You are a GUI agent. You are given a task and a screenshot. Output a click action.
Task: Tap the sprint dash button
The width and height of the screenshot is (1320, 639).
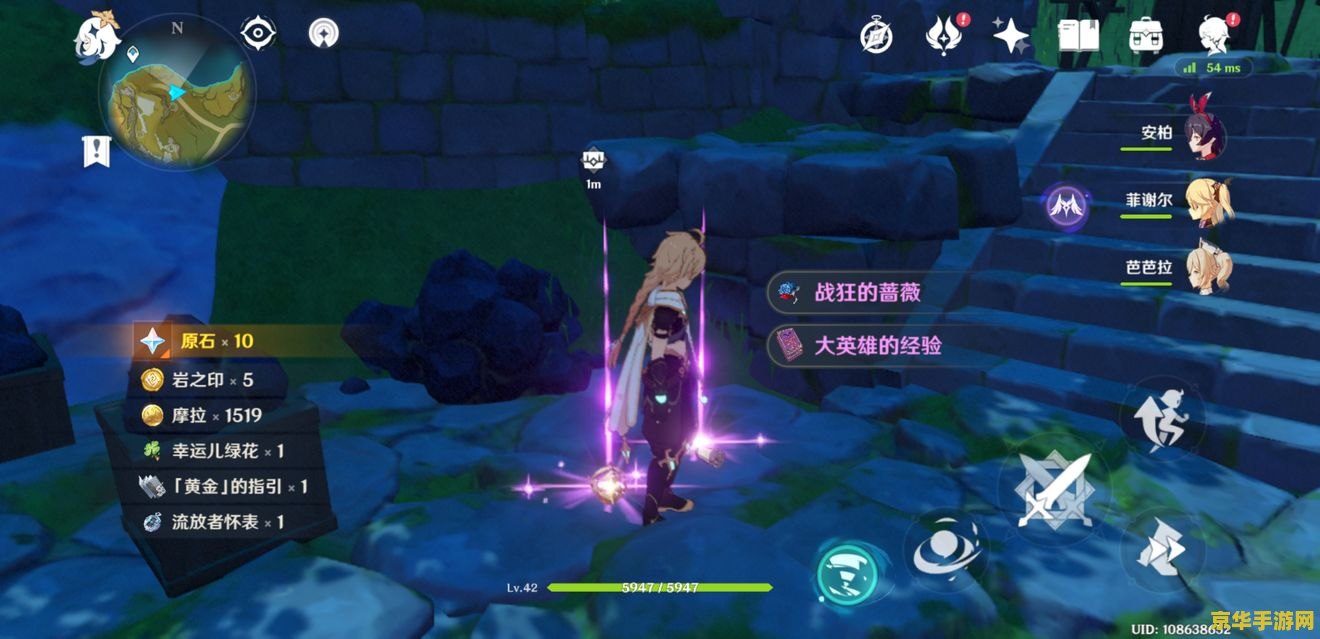[1160, 549]
